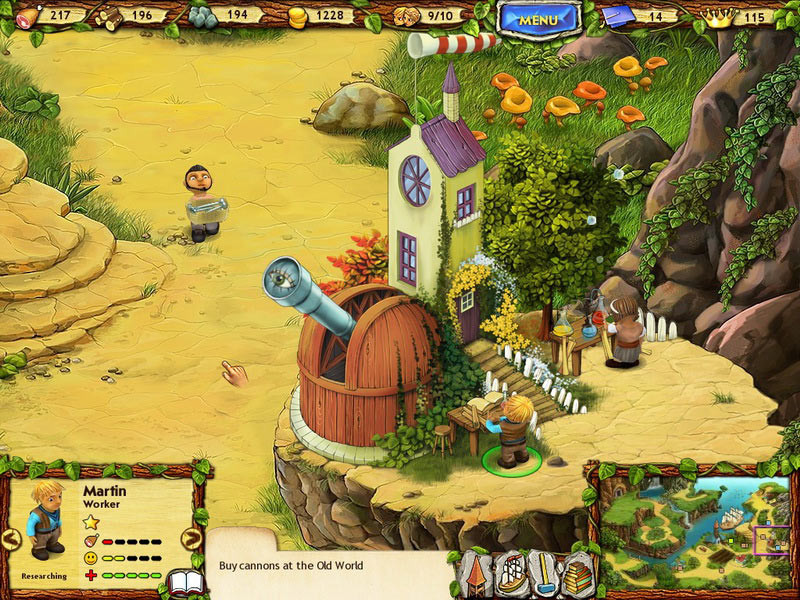Click the 'Buy cannons at the Old World' objective
The image size is (800, 600).
tap(292, 566)
